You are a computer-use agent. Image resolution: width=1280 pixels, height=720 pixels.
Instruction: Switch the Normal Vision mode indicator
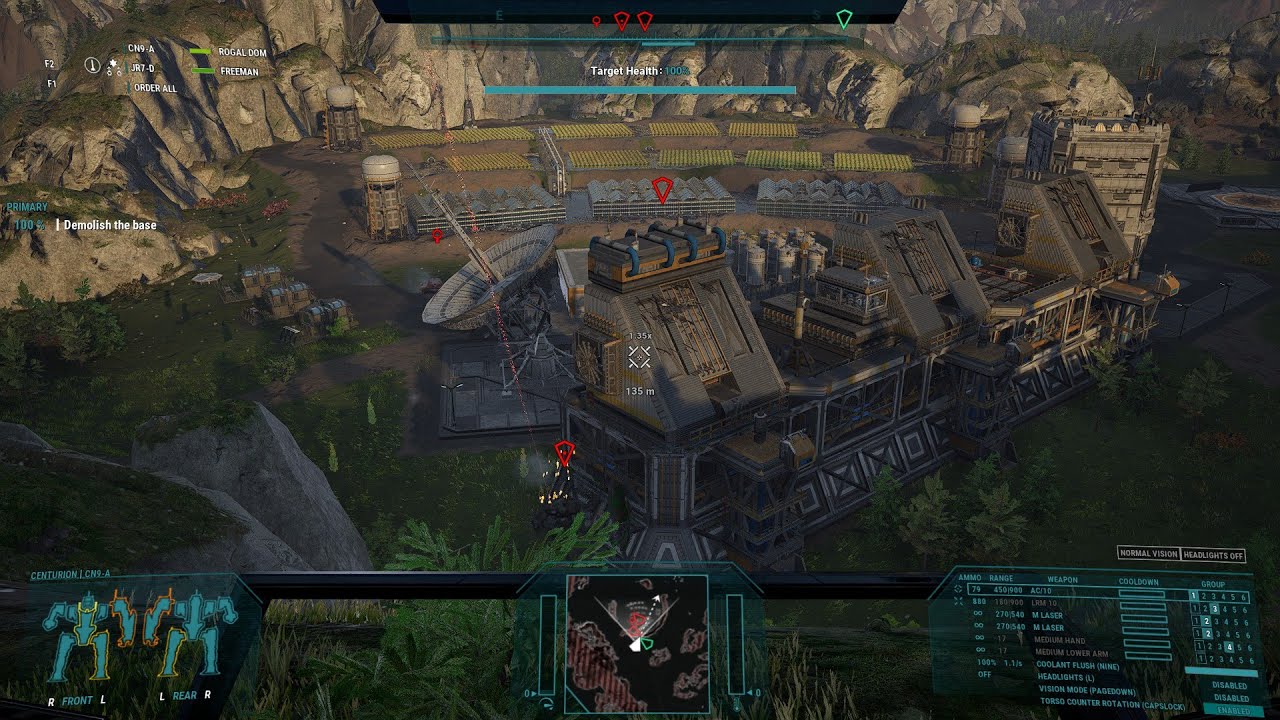(1148, 555)
